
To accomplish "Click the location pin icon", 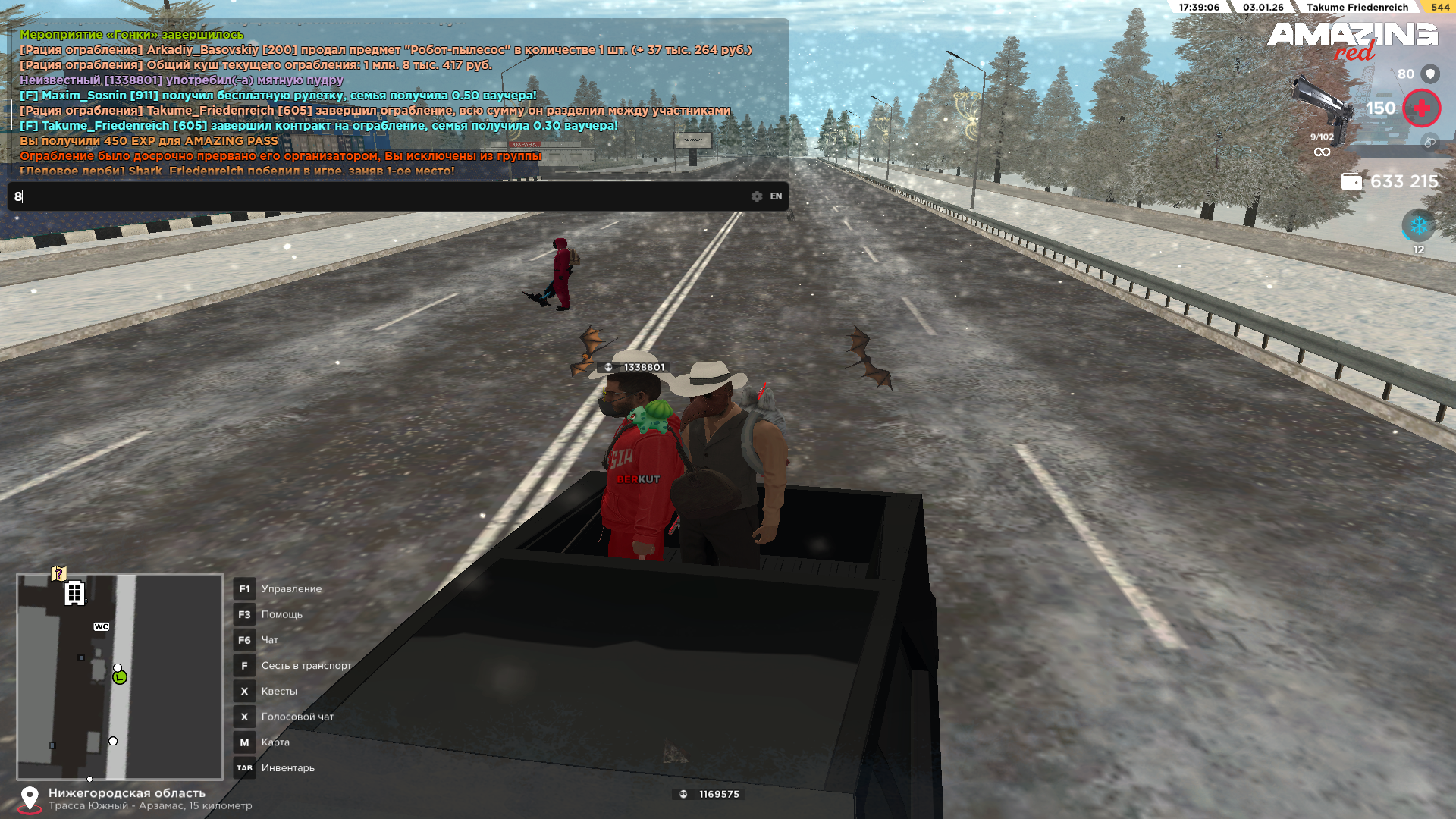I will pos(30,799).
